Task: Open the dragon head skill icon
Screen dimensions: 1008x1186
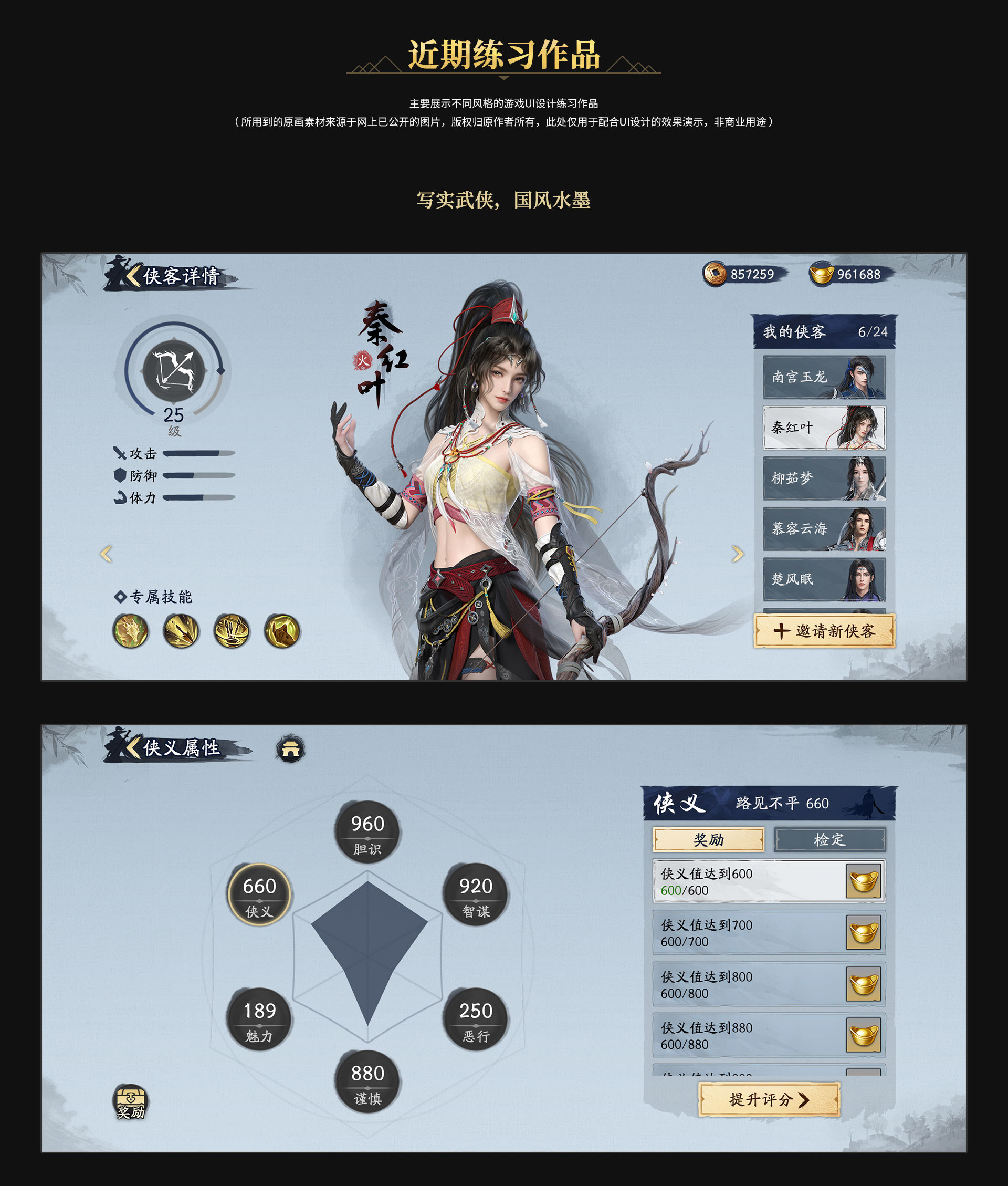Action: click(131, 631)
